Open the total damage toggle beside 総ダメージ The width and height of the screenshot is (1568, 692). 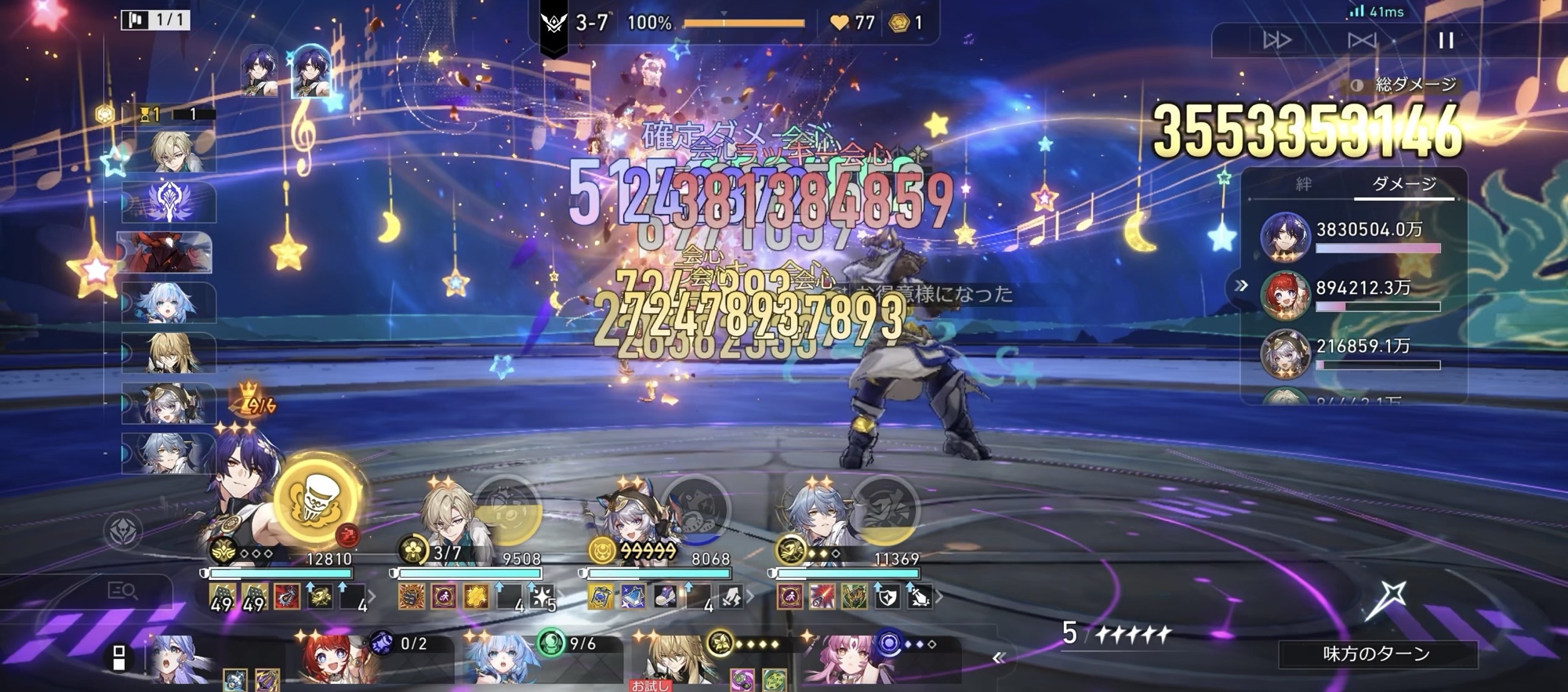click(1357, 85)
